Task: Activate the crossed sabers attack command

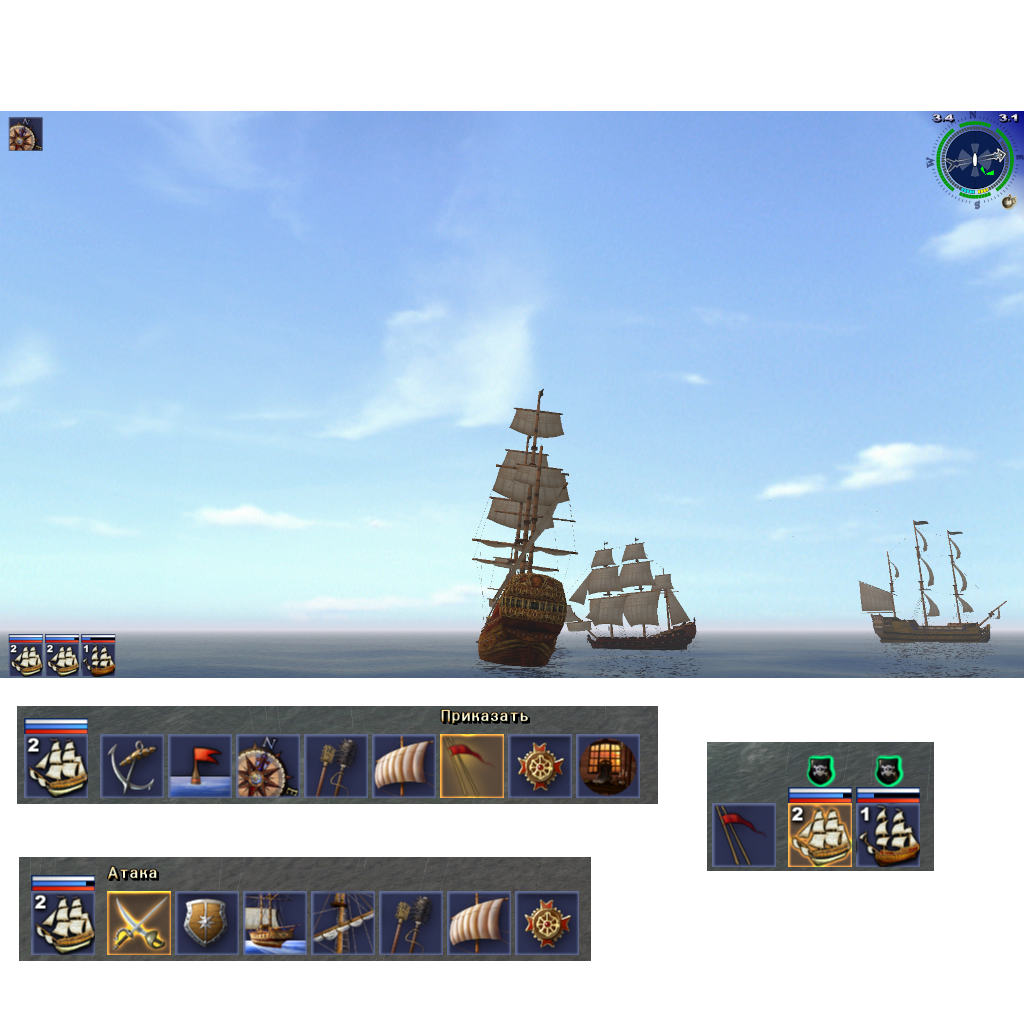Action: tap(139, 923)
